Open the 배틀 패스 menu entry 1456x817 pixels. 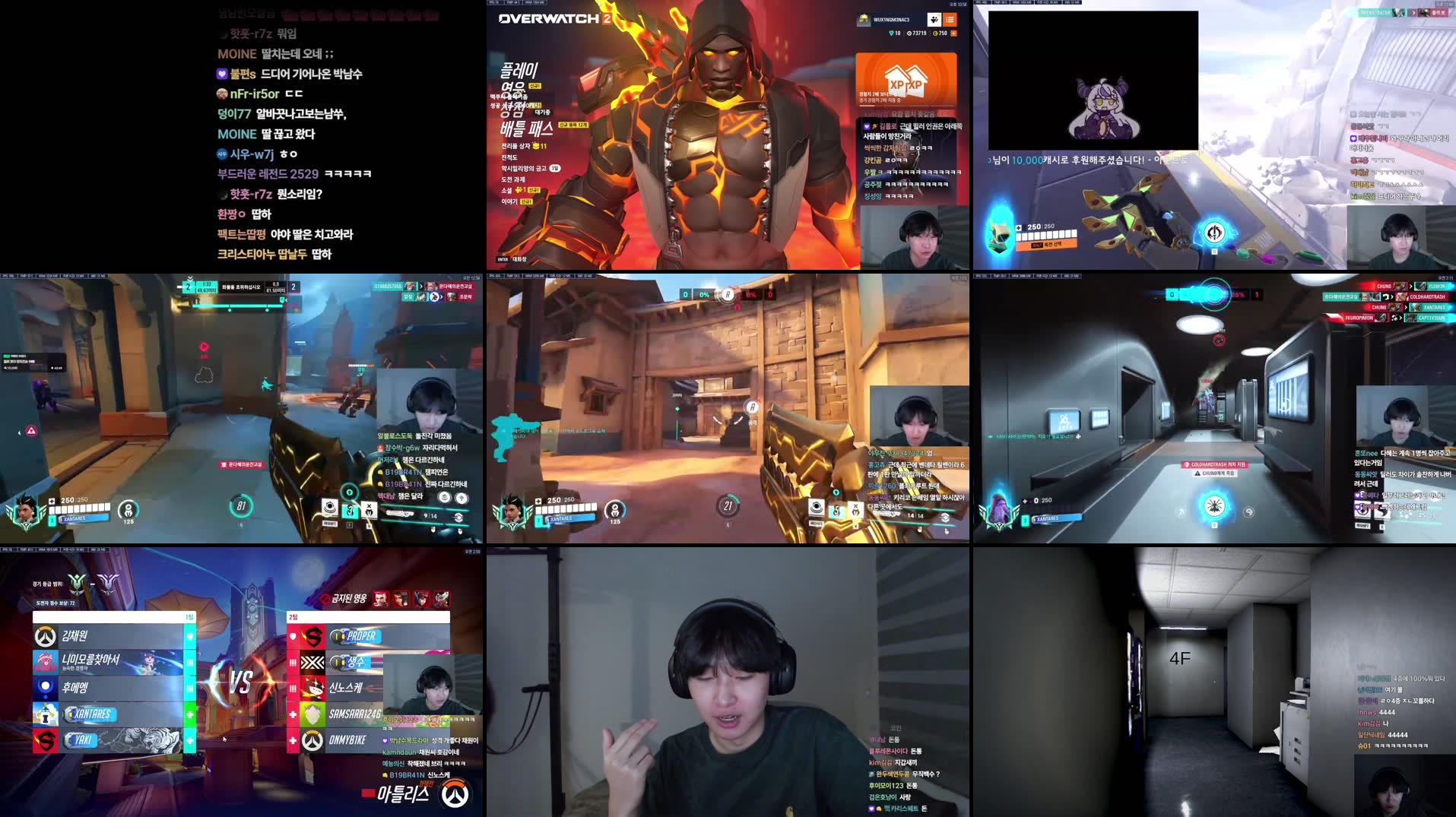point(526,128)
